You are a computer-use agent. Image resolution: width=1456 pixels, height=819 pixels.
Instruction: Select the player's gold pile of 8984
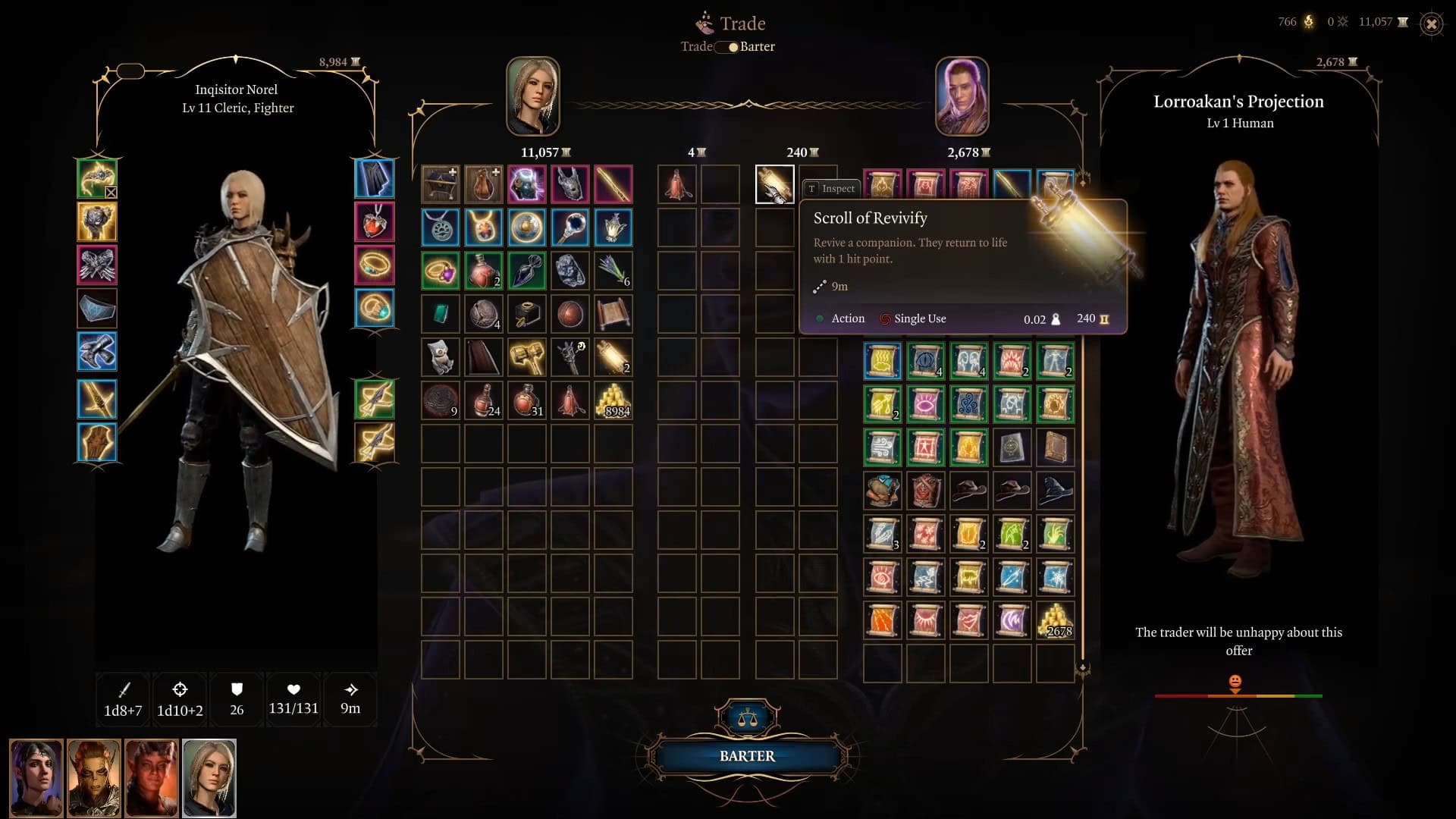tap(613, 400)
